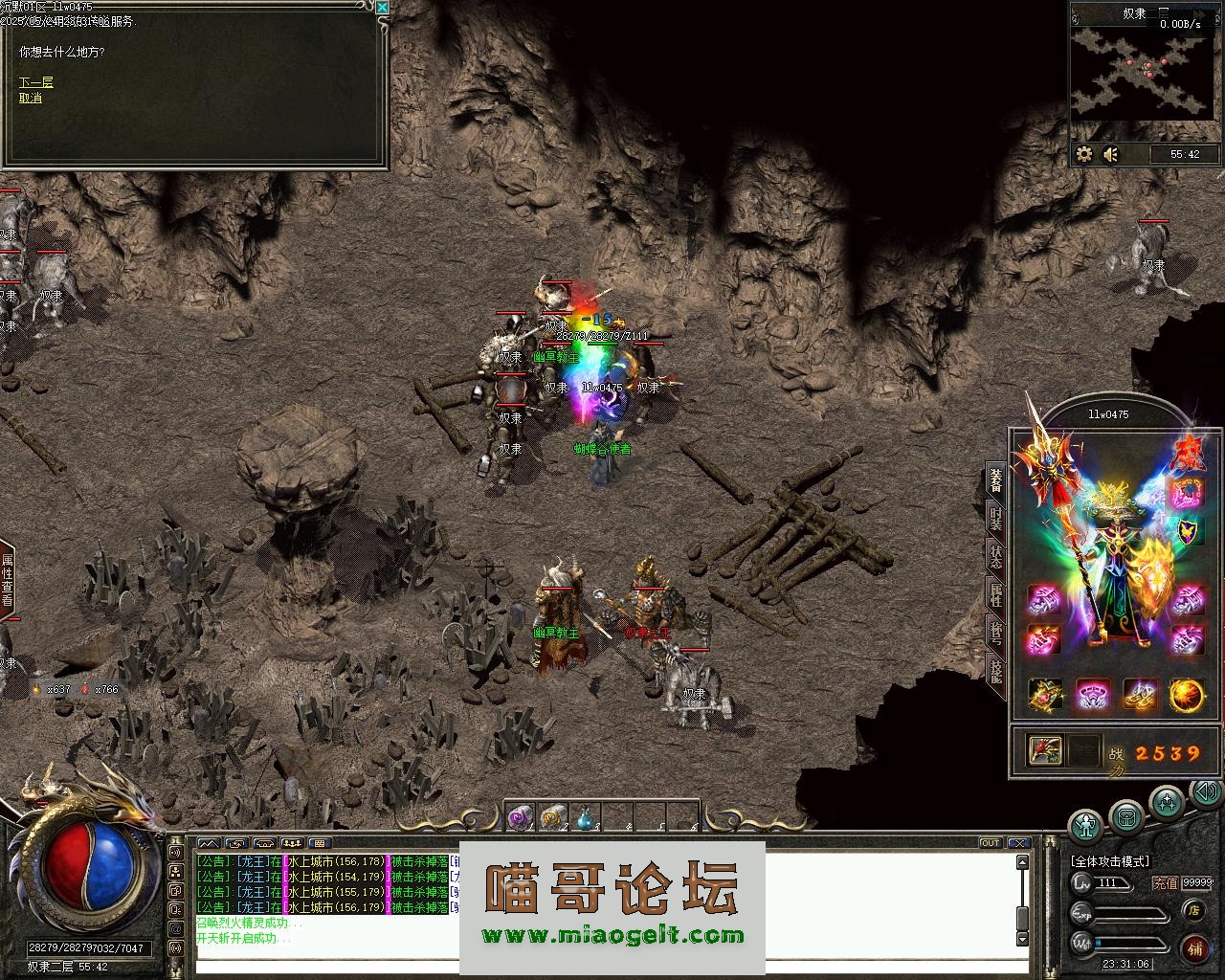Open the 时装 fashion tab
1225x980 pixels.
[996, 519]
